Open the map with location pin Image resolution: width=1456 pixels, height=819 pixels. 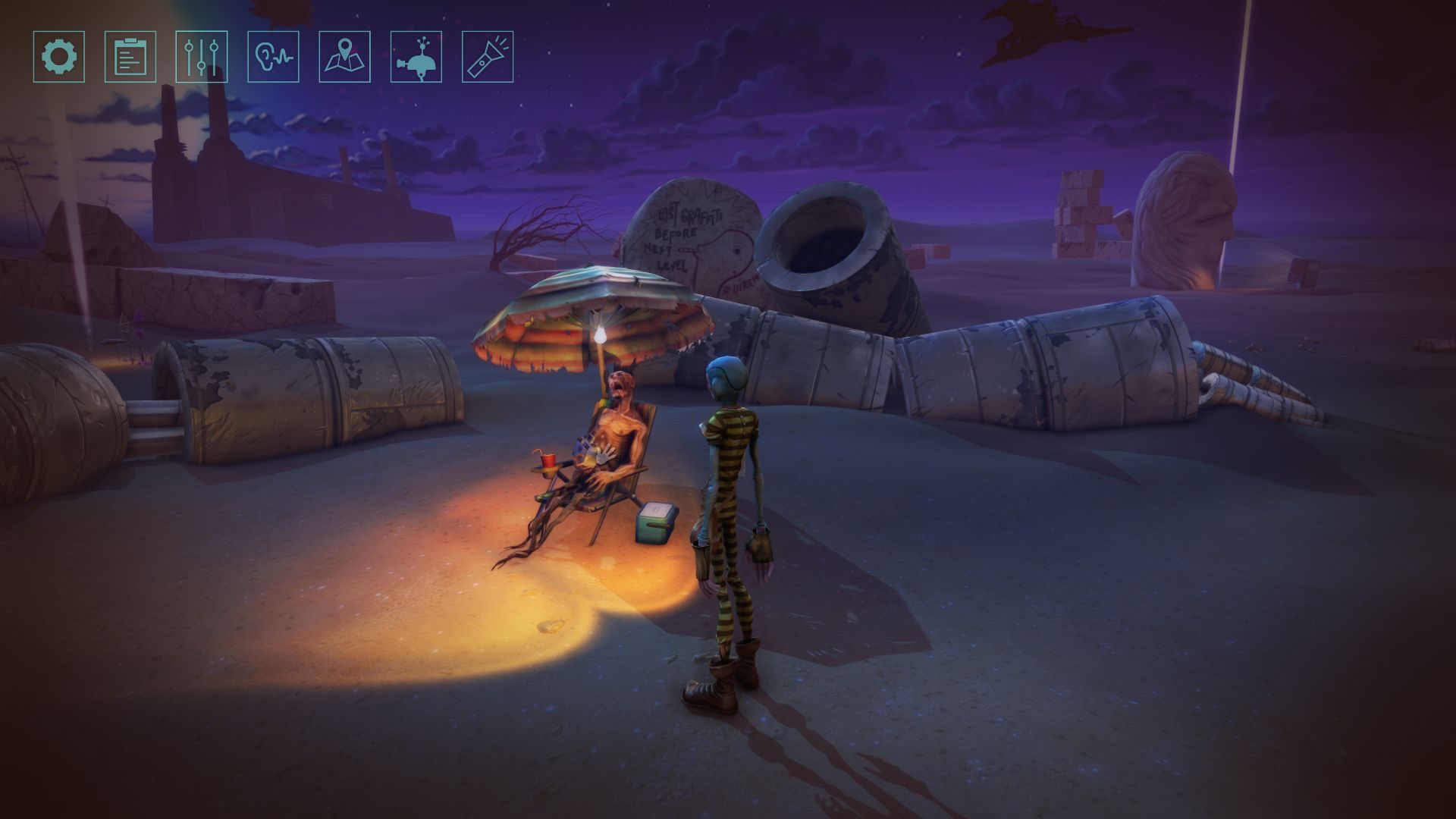[x=345, y=57]
